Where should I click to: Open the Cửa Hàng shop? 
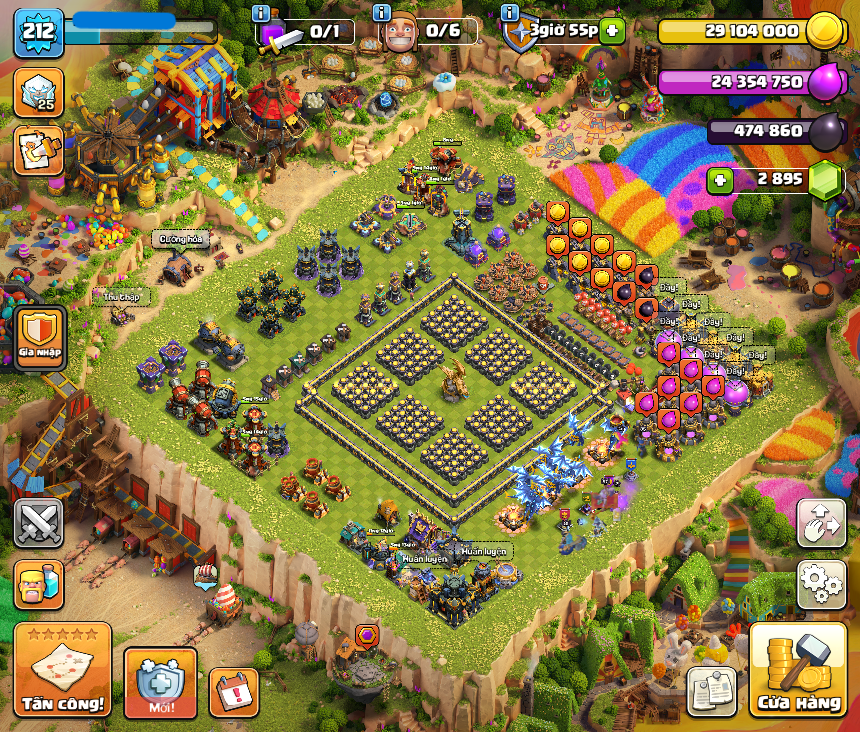coord(798,671)
